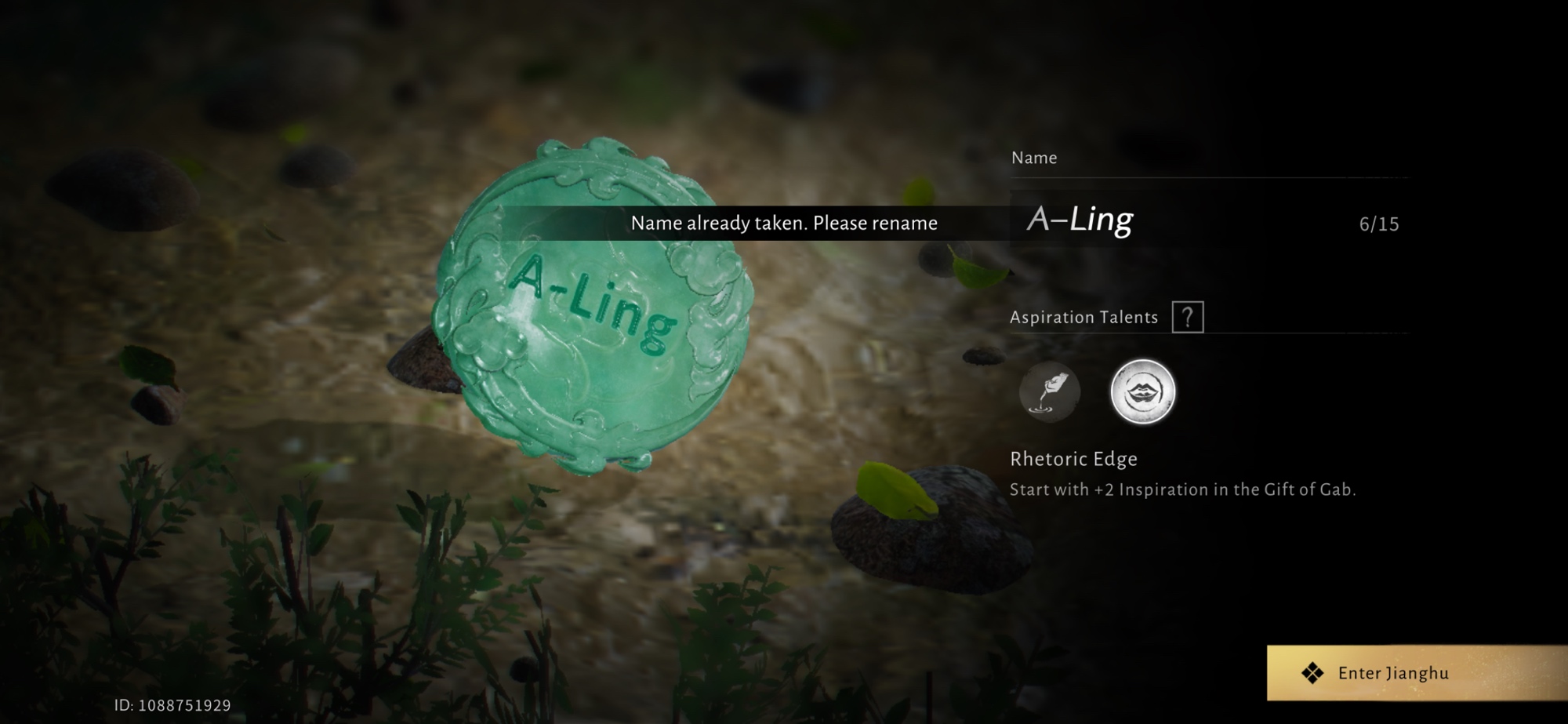Viewport: 1568px width, 724px height.
Task: Open the Aspiration Talents help question mark
Action: [x=1187, y=317]
